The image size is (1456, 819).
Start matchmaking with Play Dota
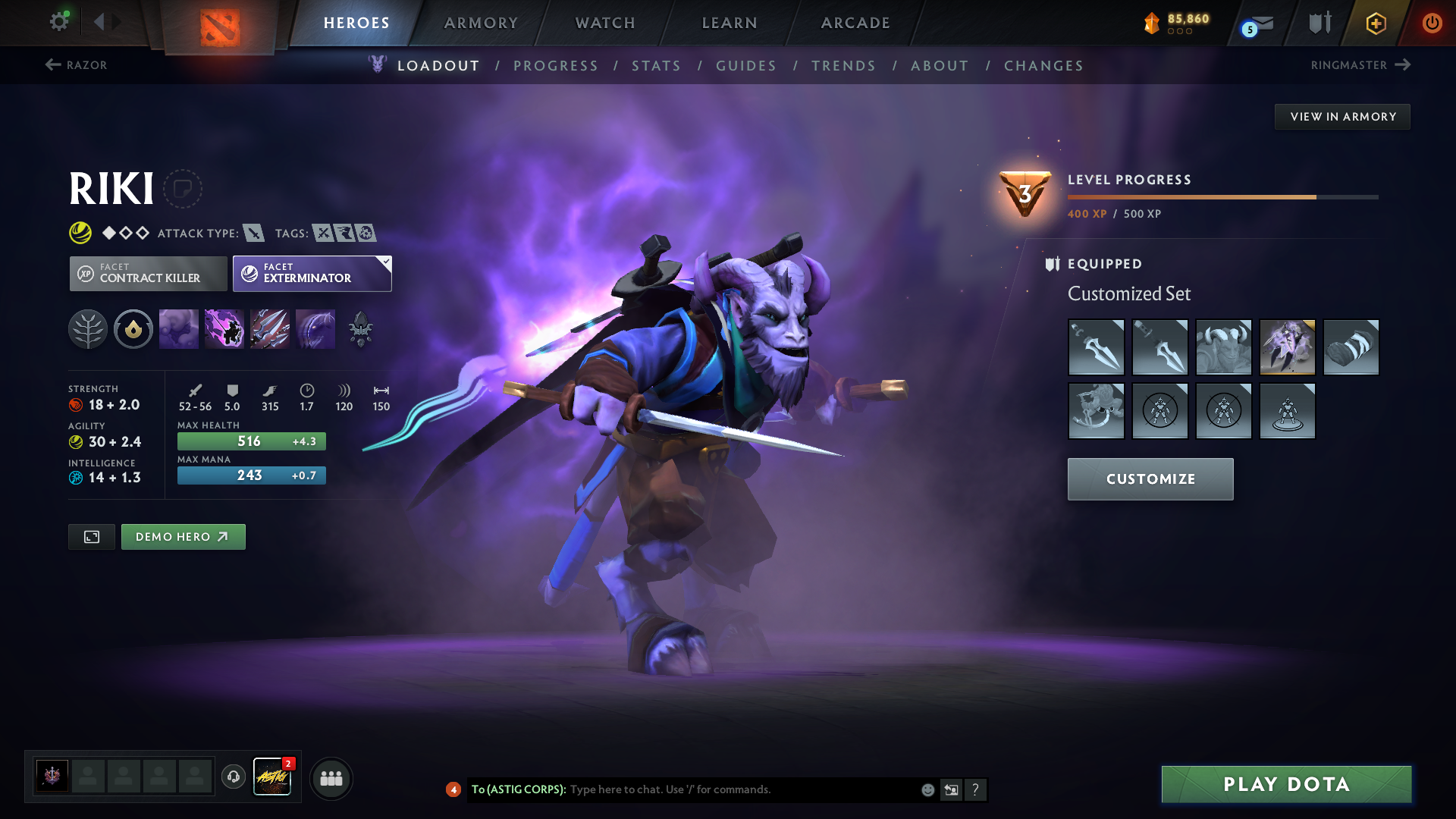pyautogui.click(x=1286, y=784)
